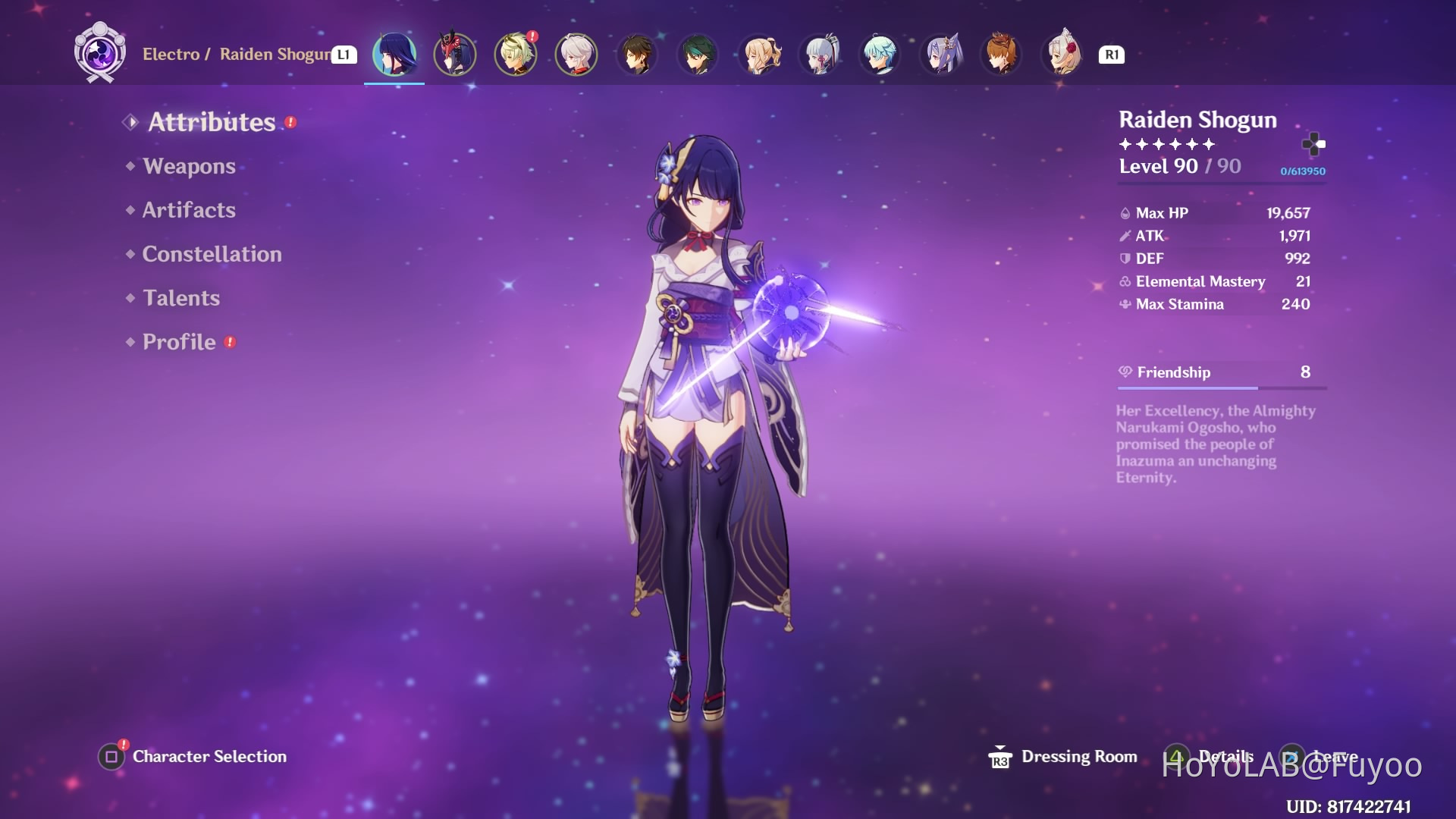The height and width of the screenshot is (819, 1456).
Task: Open the character Profile entry
Action: click(179, 342)
